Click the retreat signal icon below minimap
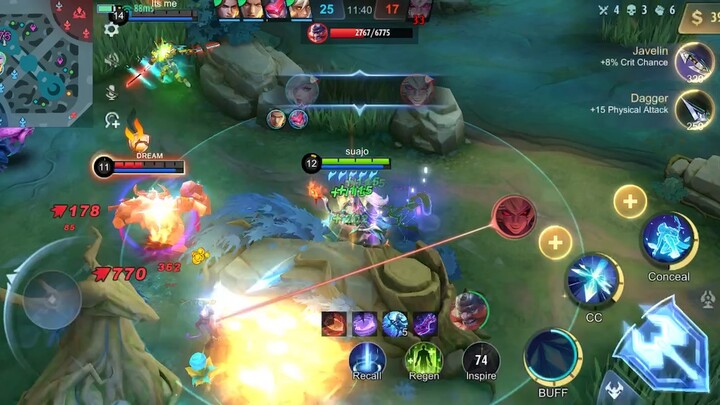Image resolution: width=720 pixels, height=405 pixels. (112, 120)
